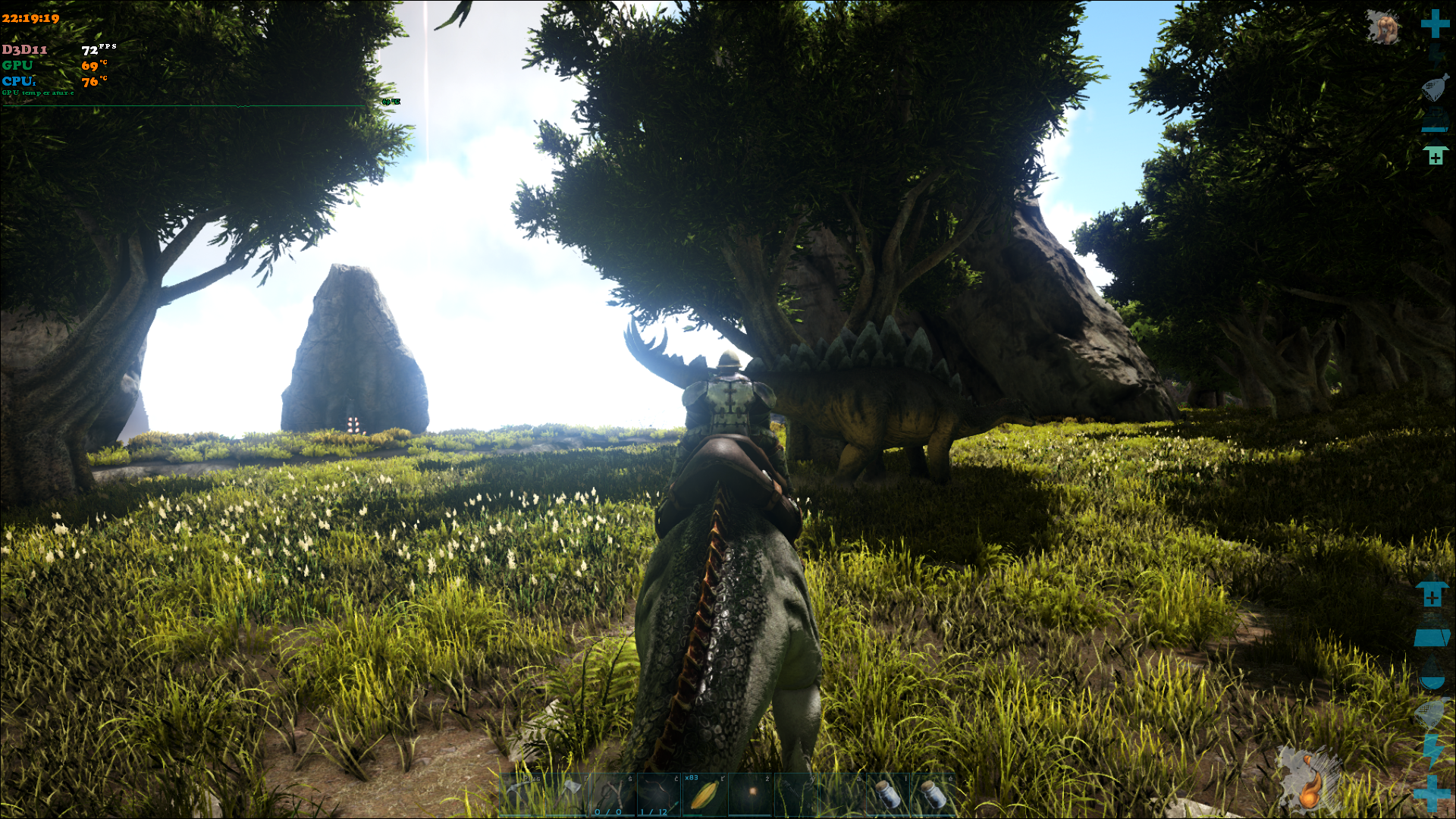Click the corn stack of 83
The height and width of the screenshot is (819, 1456).
[704, 795]
